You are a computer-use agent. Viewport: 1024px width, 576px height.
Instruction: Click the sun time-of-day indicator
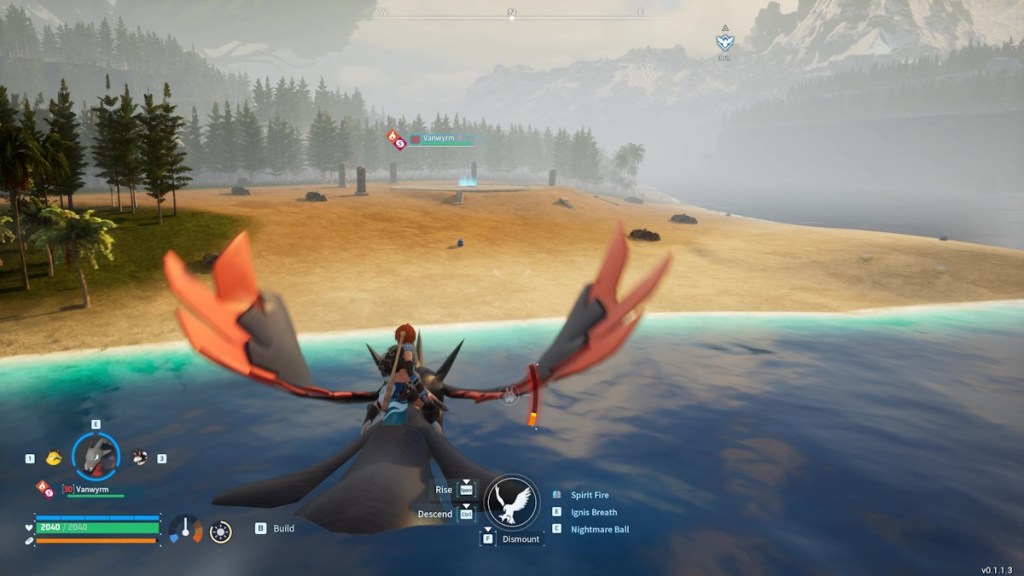tap(222, 531)
